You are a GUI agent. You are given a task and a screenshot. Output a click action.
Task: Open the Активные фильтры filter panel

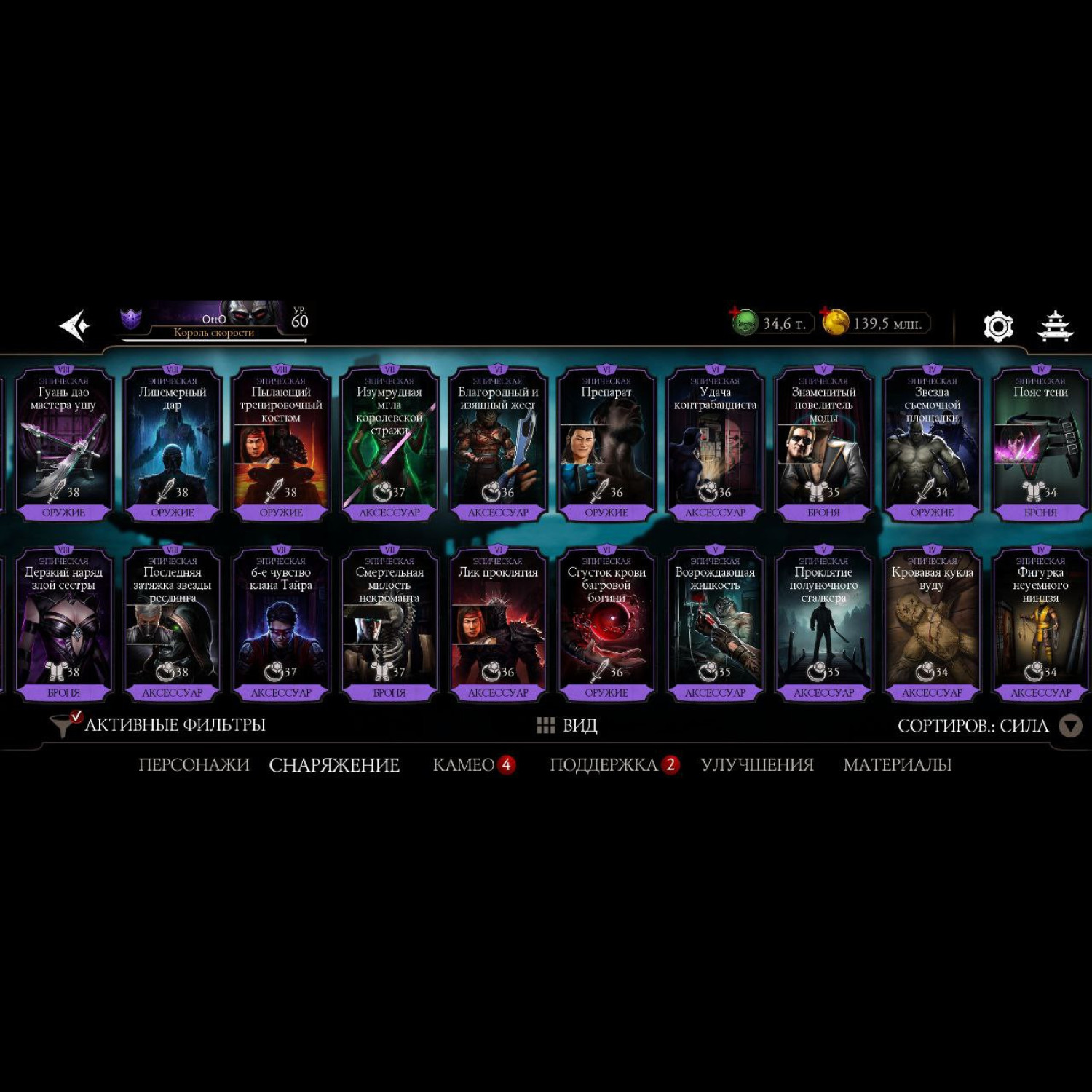[159, 725]
